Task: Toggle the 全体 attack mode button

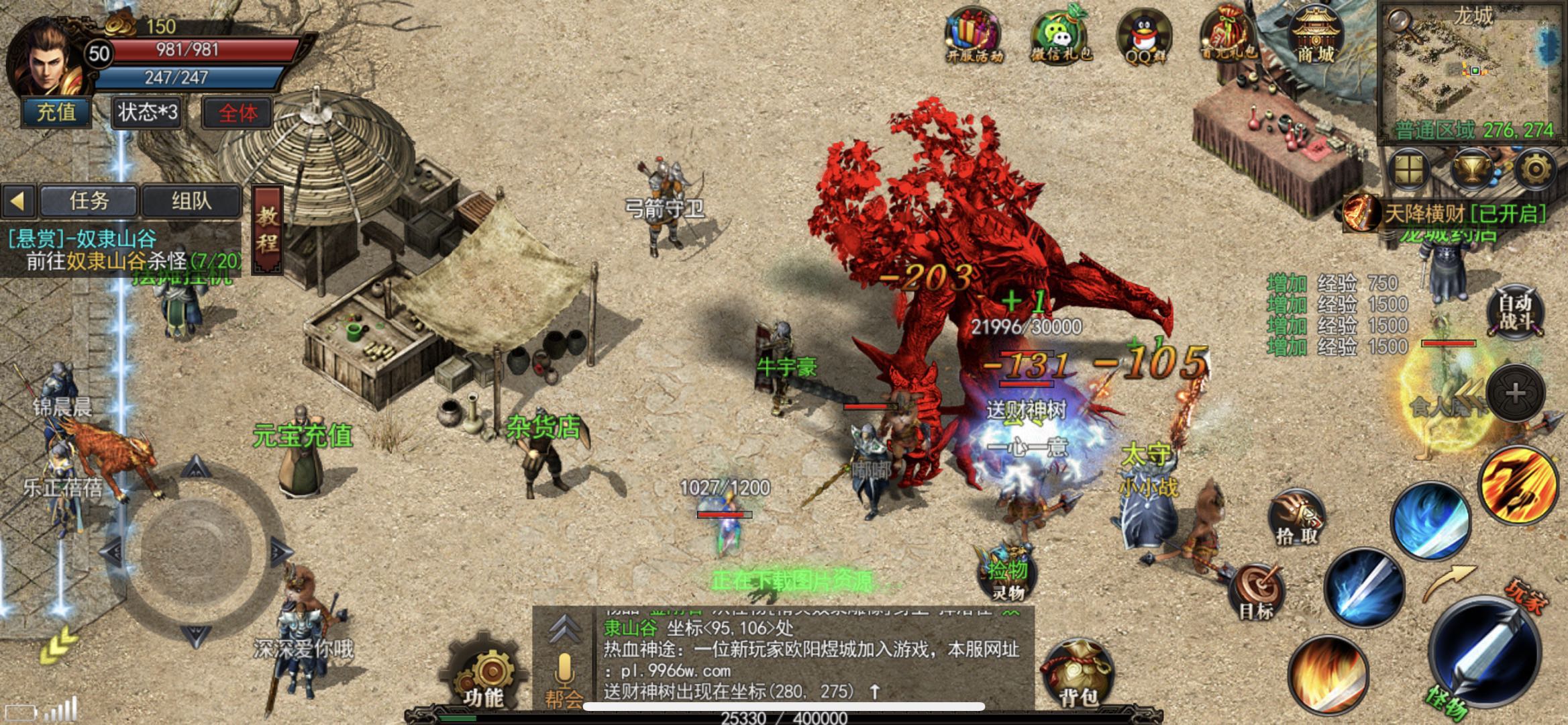Action: (238, 113)
